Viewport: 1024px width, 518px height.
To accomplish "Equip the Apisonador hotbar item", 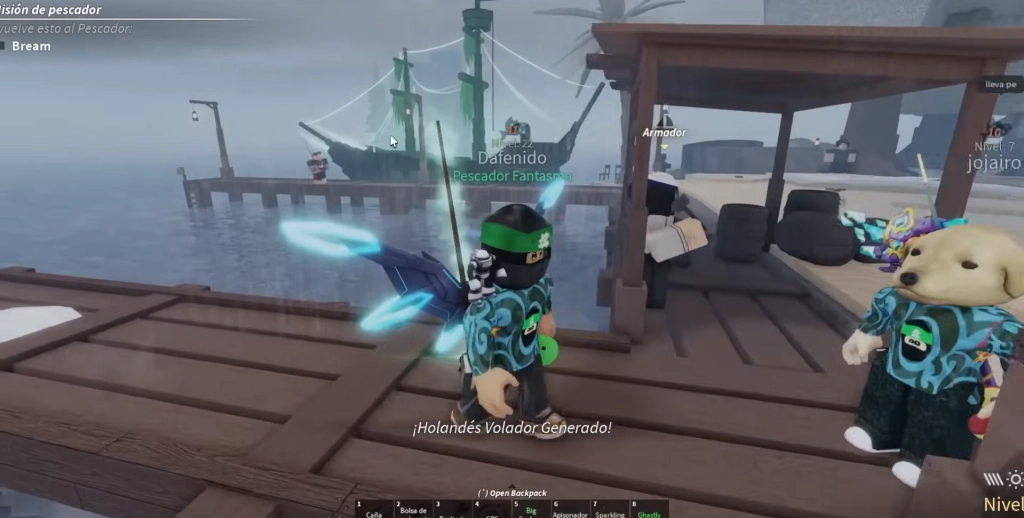I will tap(570, 510).
